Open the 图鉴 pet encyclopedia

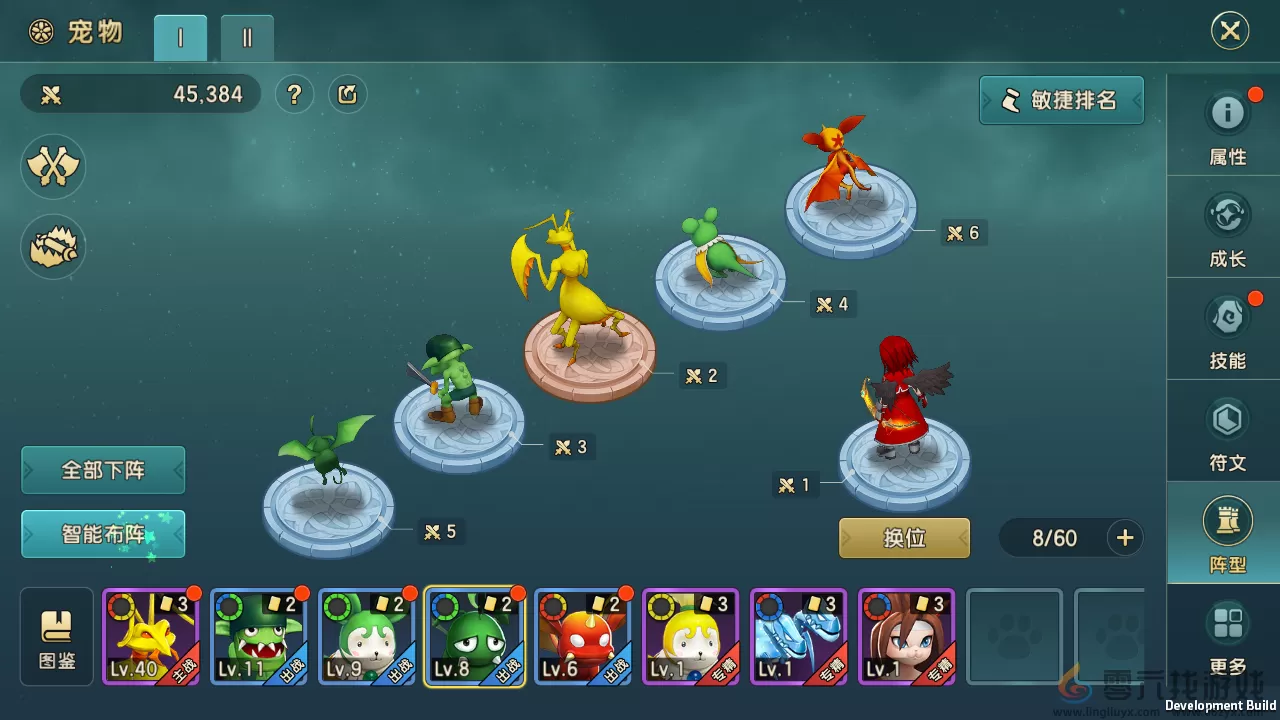pos(57,637)
